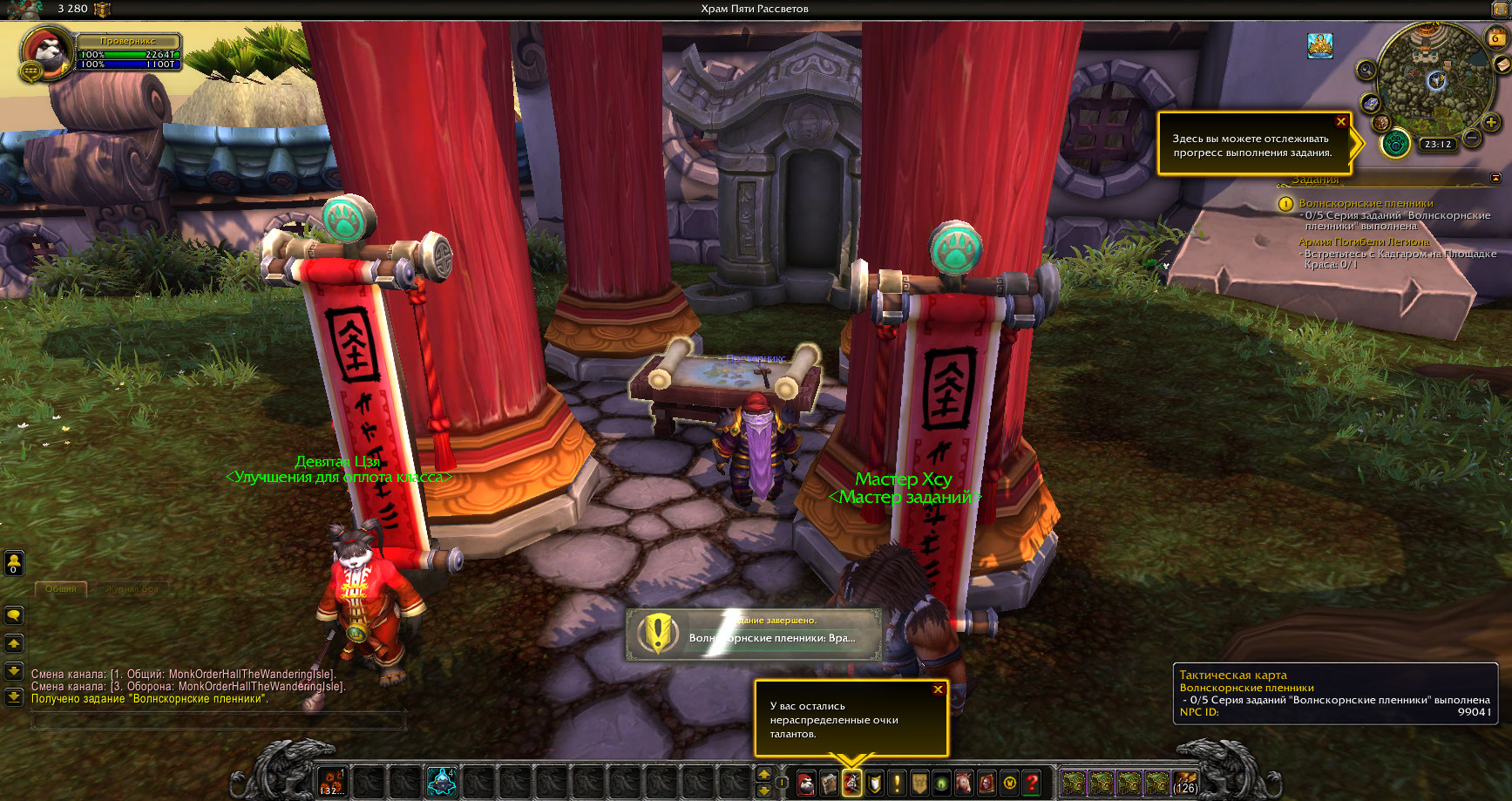This screenshot has width=1512, height=801.
Task: Open the calendar button showing 6
Action: [1495, 37]
